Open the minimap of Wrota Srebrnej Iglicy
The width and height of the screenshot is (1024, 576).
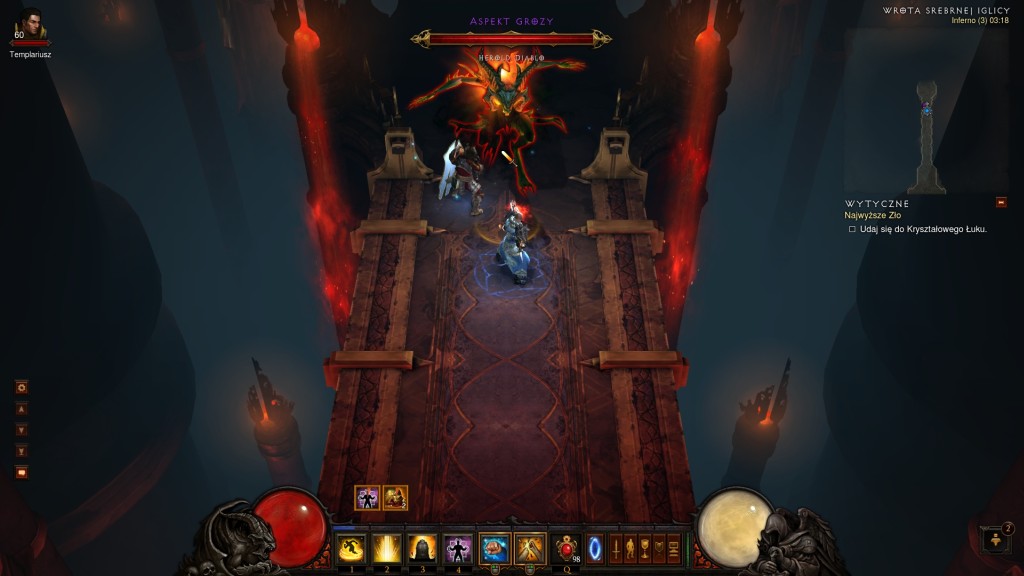coord(926,110)
